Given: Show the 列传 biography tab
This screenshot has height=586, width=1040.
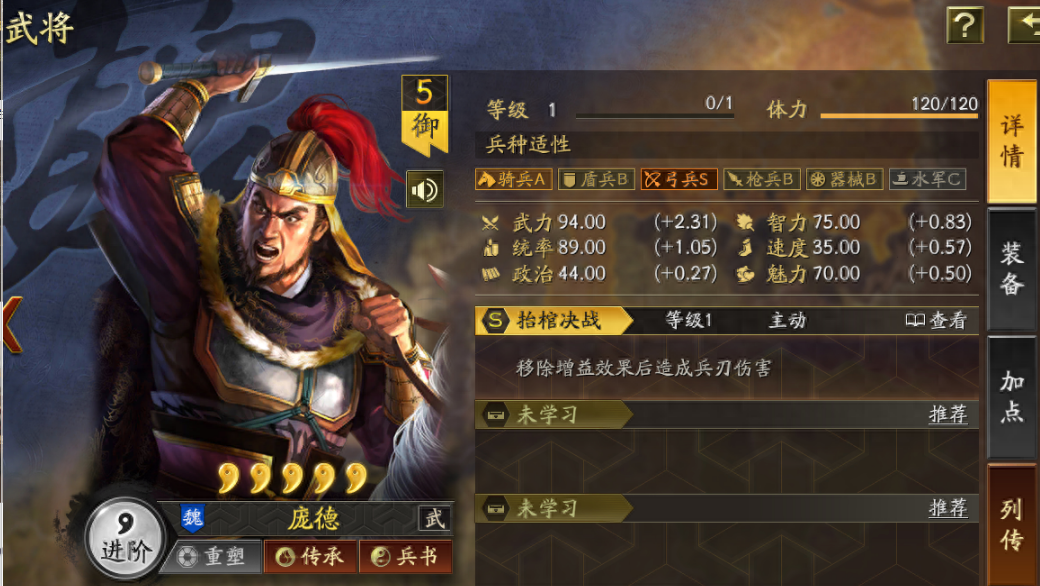Looking at the screenshot, I should coord(1012,523).
